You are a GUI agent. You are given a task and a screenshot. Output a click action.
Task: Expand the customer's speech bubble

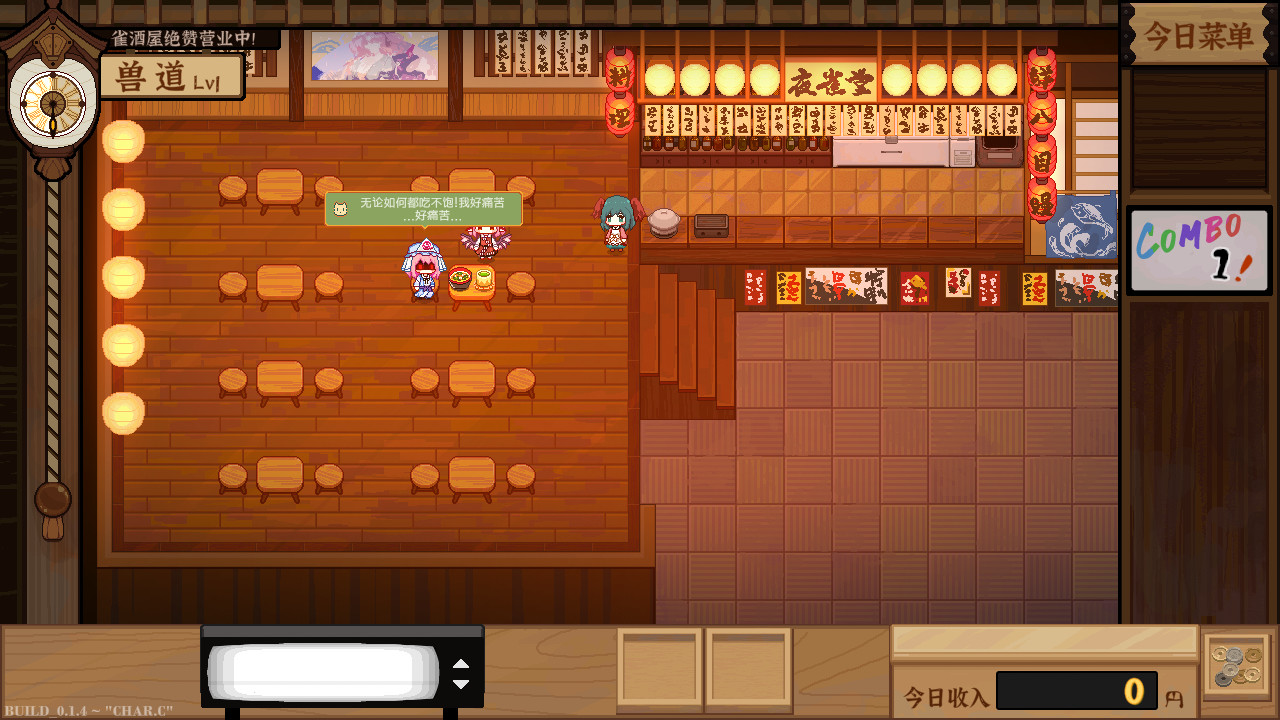click(424, 209)
